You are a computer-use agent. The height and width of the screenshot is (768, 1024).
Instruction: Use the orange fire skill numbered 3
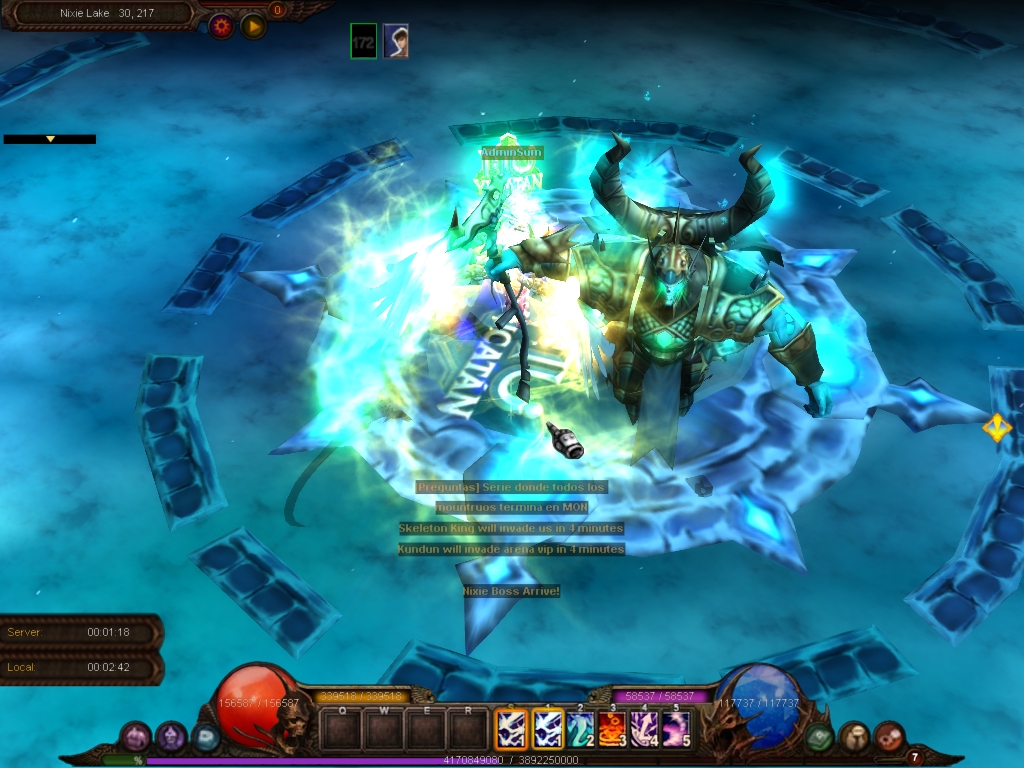pos(612,729)
